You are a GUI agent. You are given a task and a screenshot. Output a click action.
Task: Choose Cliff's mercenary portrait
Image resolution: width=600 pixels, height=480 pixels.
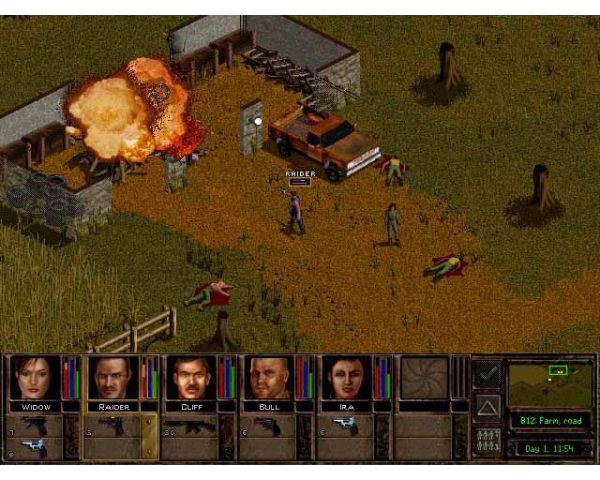tap(190, 377)
